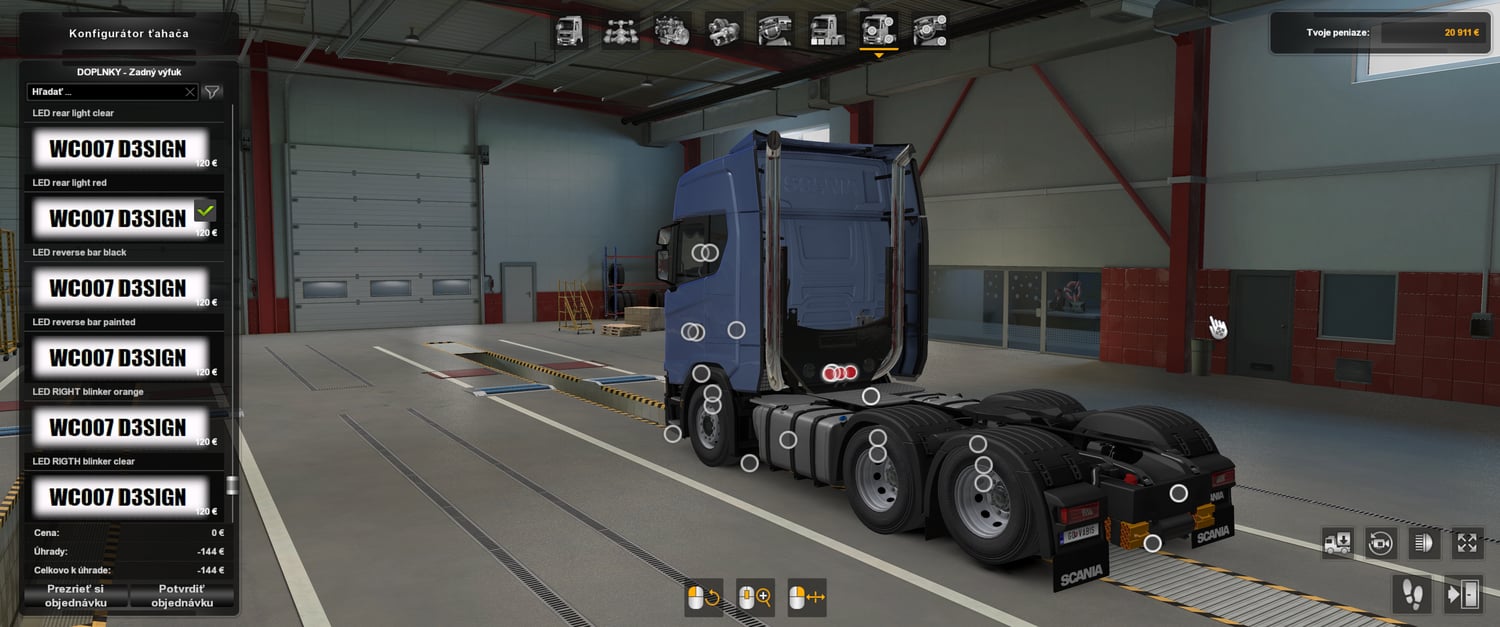Review the order via Prezrieť si objednávku
Screen dimensions: 1500x627
point(75,596)
